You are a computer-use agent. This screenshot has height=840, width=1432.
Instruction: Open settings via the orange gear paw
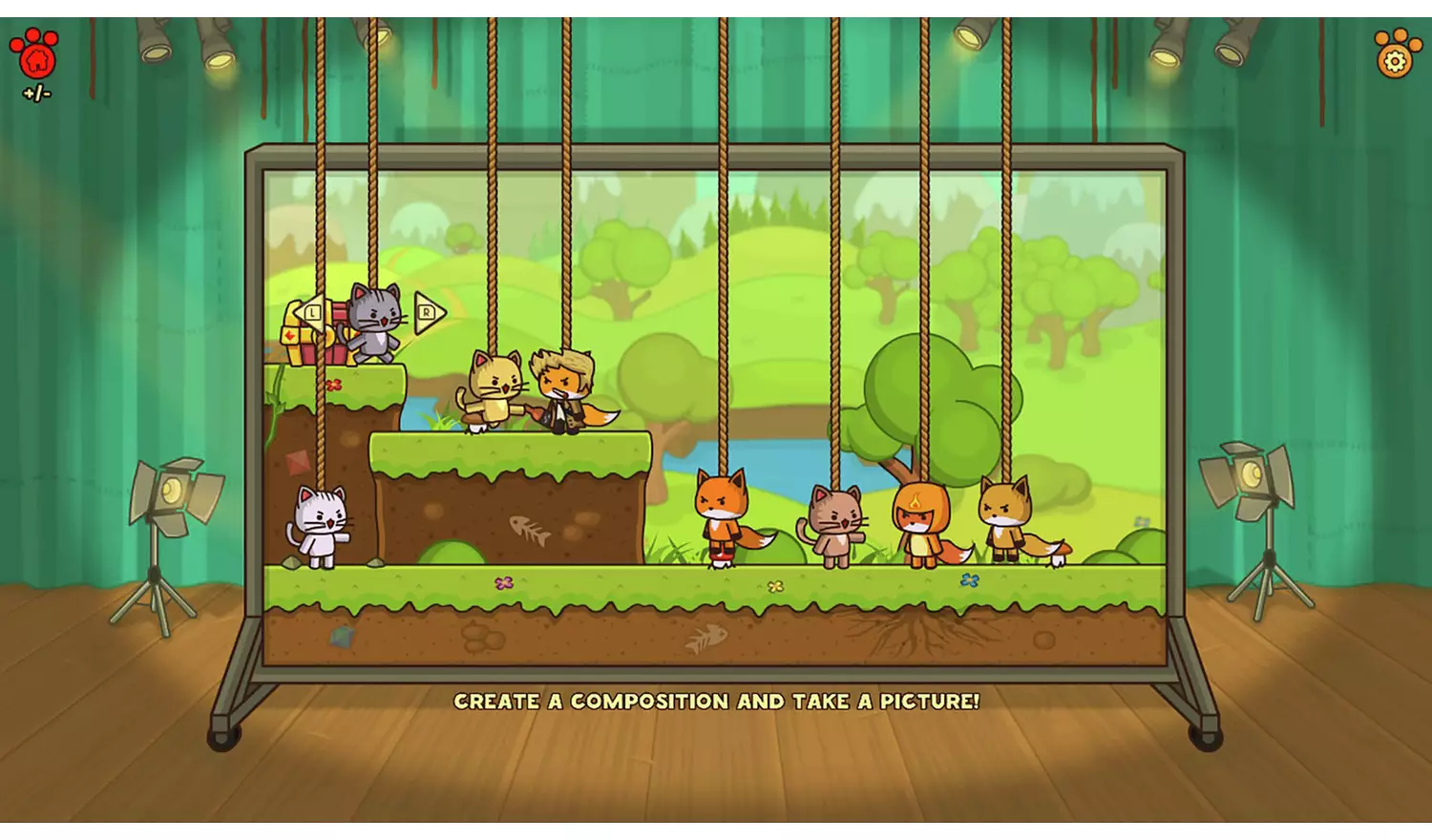[x=1394, y=55]
